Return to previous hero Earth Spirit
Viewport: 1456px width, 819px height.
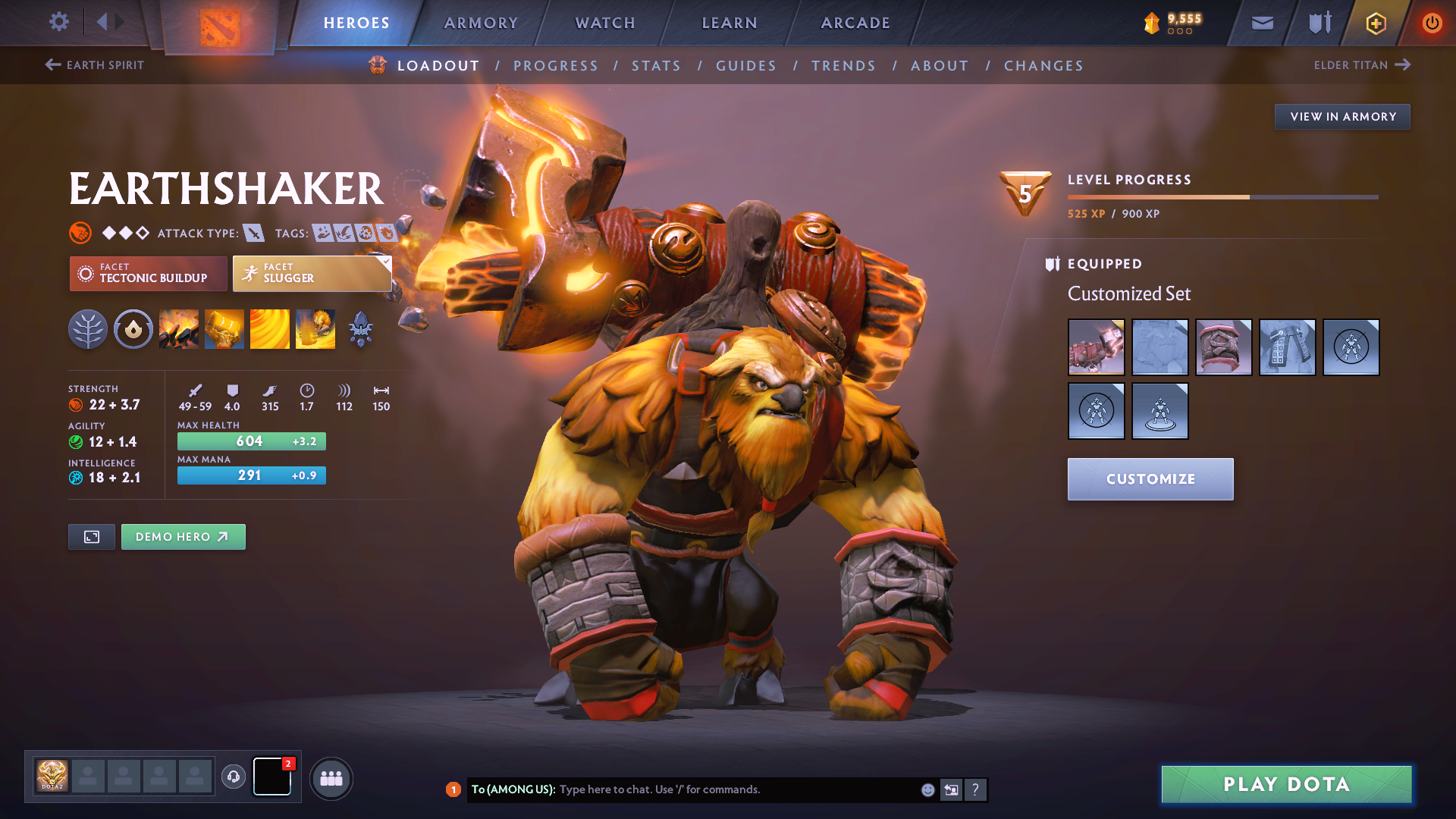[95, 64]
